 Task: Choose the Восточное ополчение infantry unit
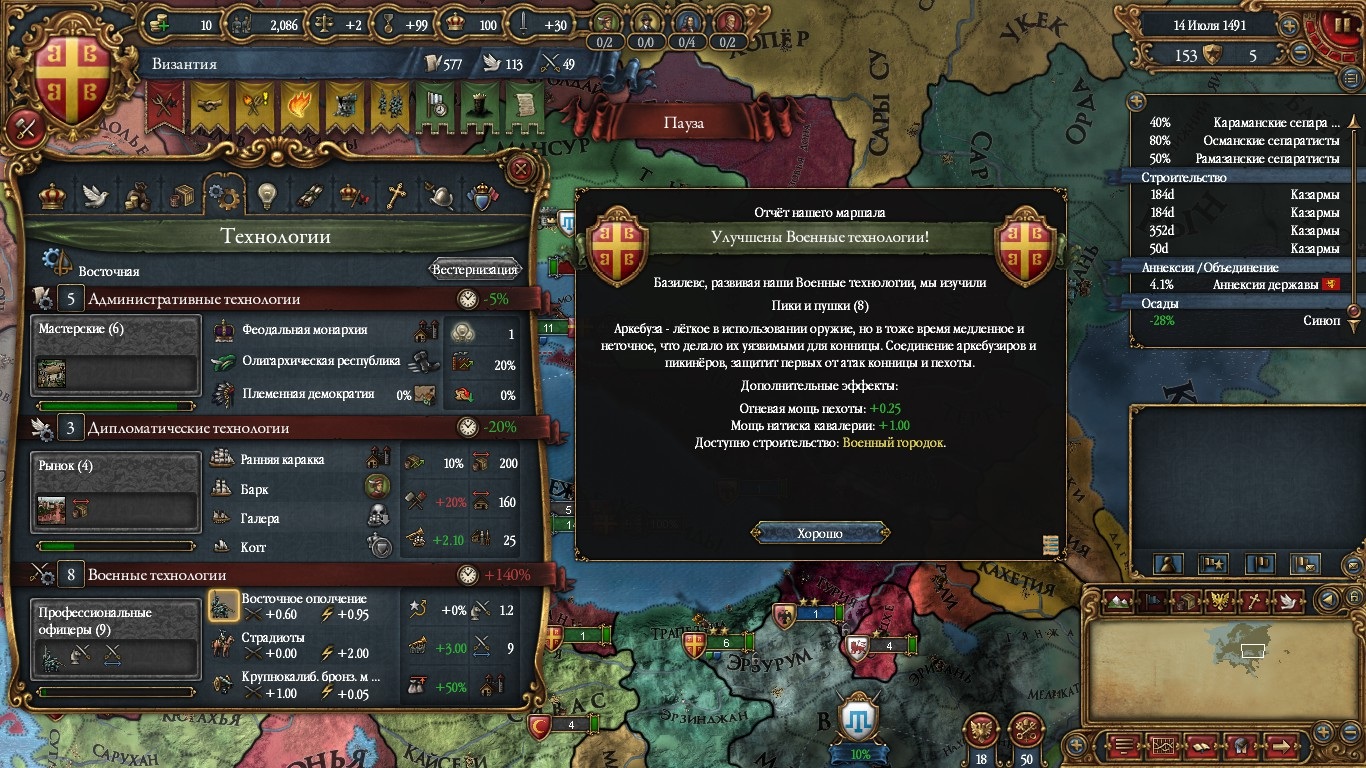click(223, 606)
